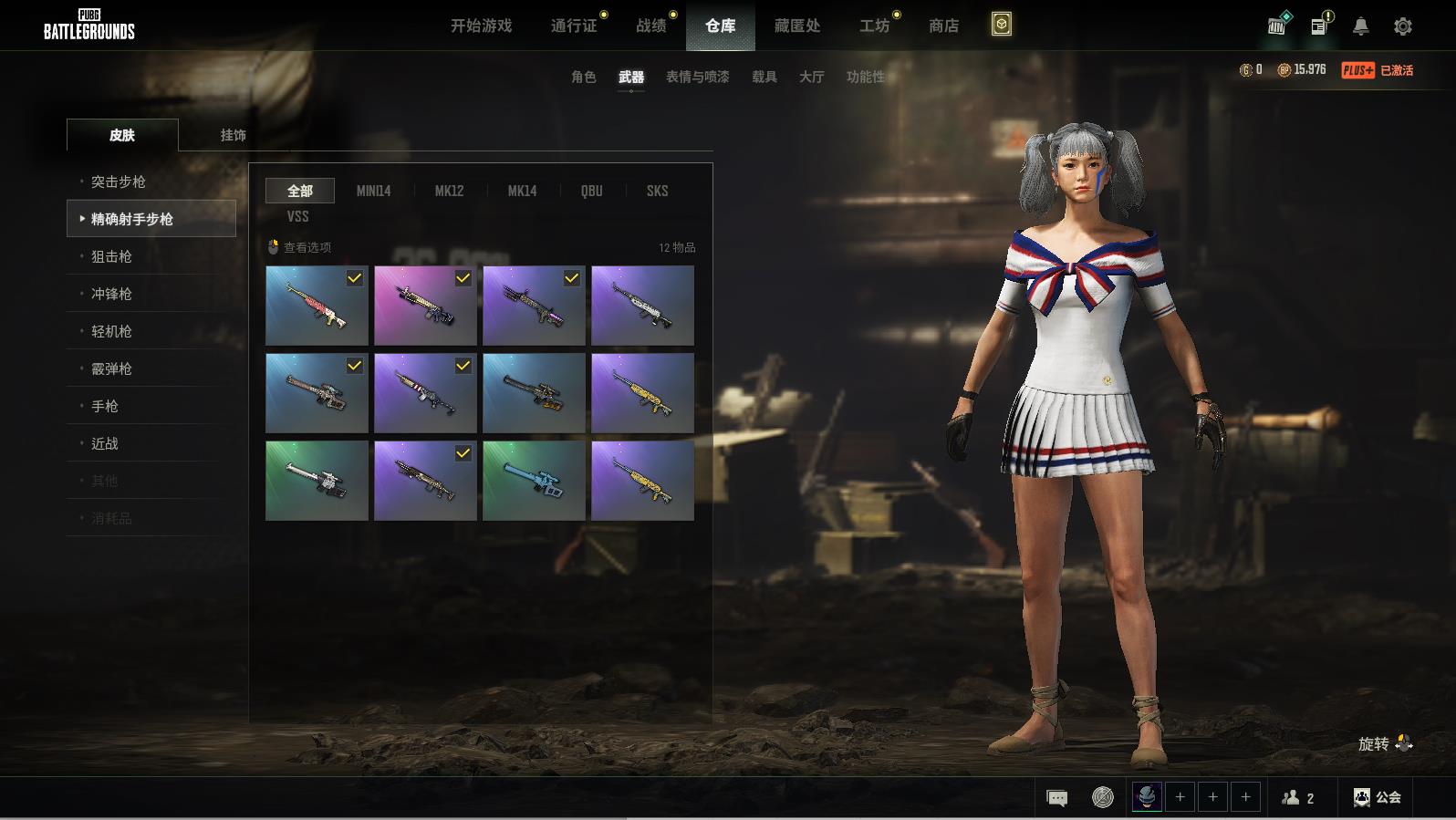Select the 载具 vehicle sub-tab
1456x820 pixels.
coord(764,77)
